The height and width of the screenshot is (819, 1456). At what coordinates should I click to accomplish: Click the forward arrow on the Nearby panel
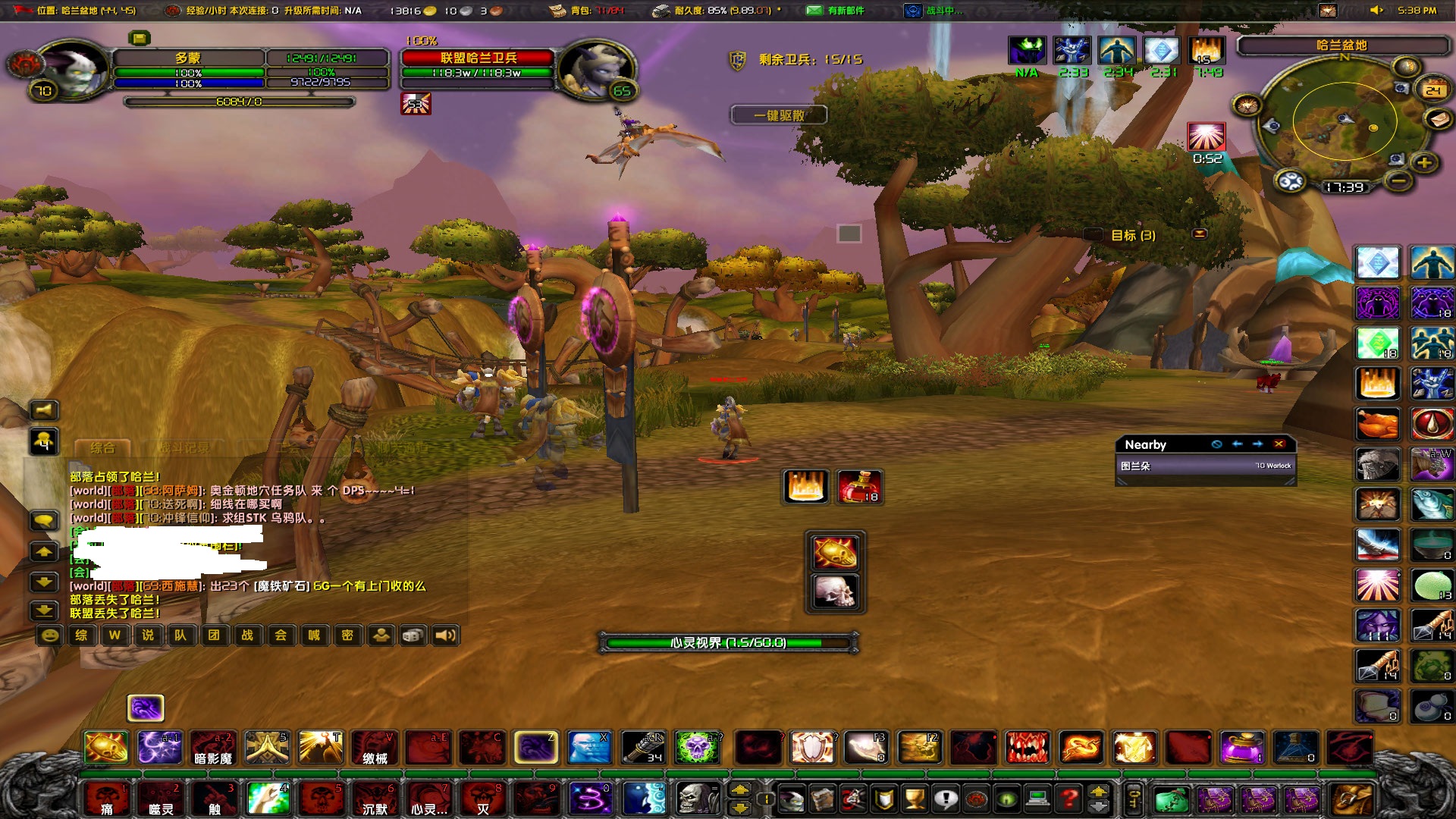(1257, 444)
